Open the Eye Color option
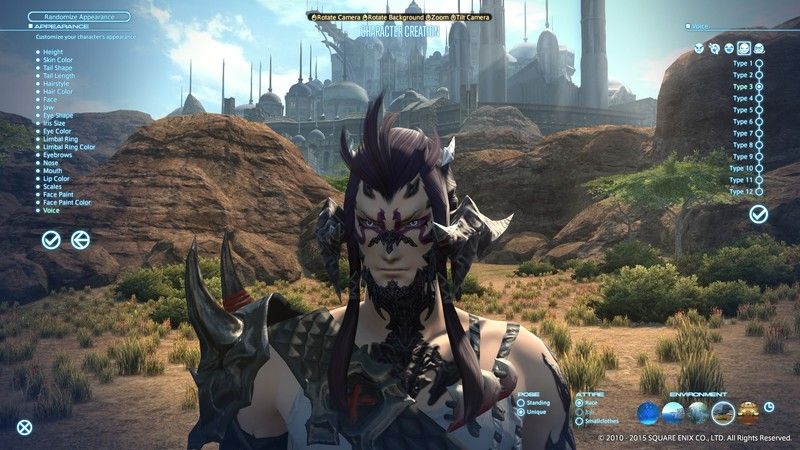Screen dimensions: 800x450 [57, 131]
